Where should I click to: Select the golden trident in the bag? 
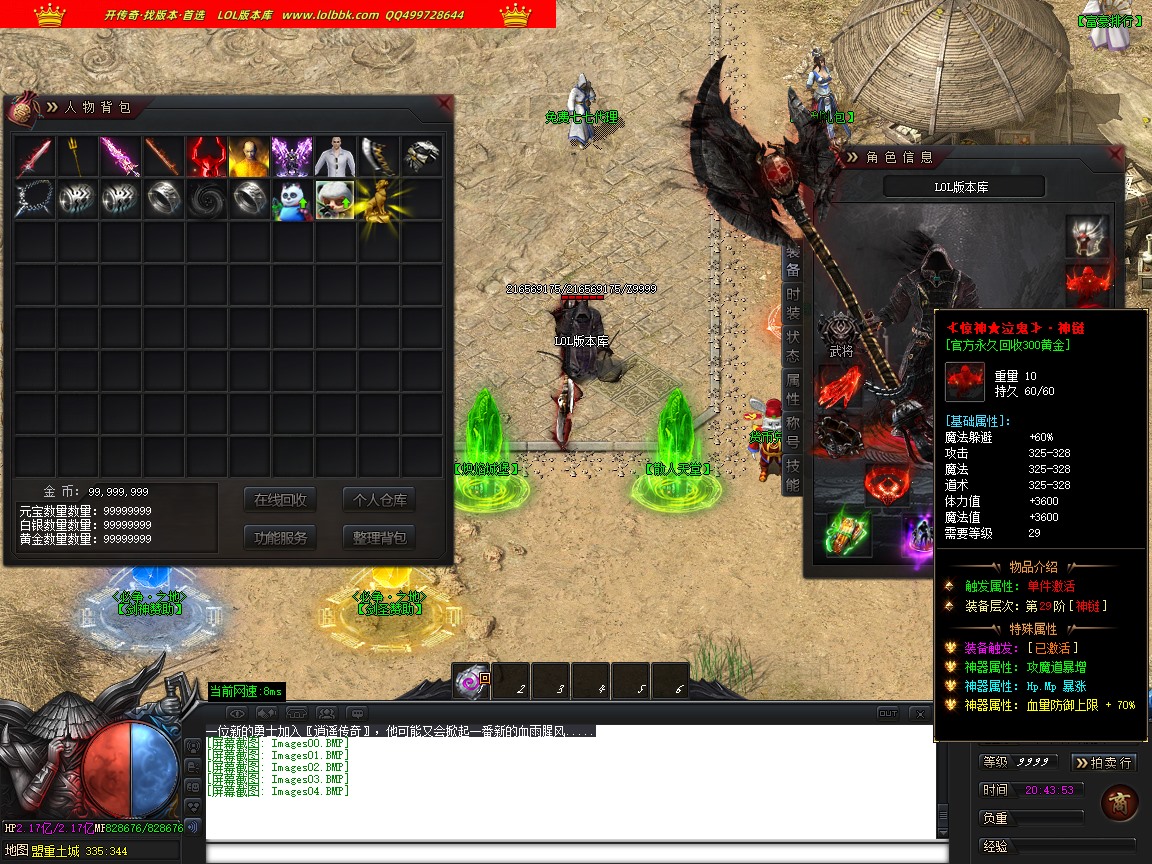click(x=77, y=156)
